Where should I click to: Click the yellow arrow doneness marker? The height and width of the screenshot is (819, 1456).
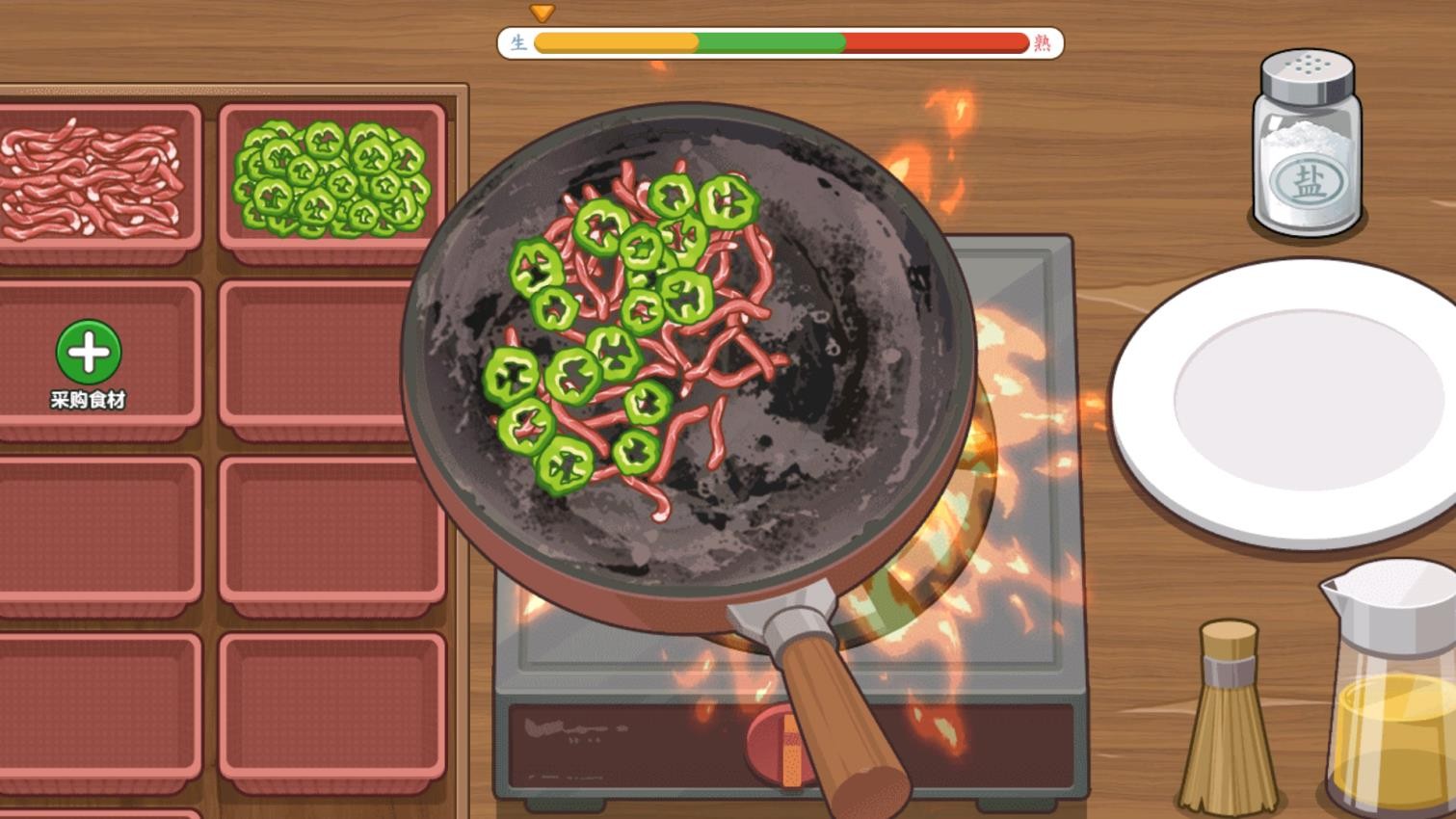tap(543, 13)
